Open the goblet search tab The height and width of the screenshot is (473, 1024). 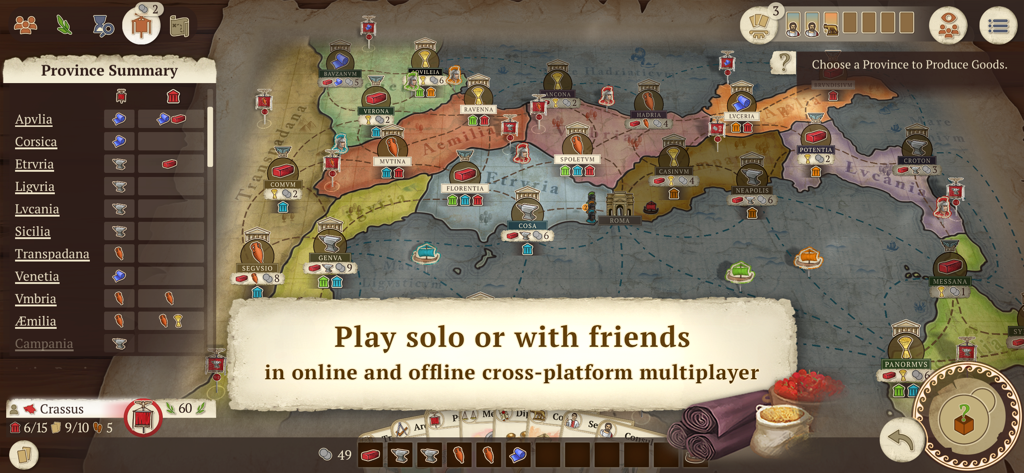pos(102,26)
